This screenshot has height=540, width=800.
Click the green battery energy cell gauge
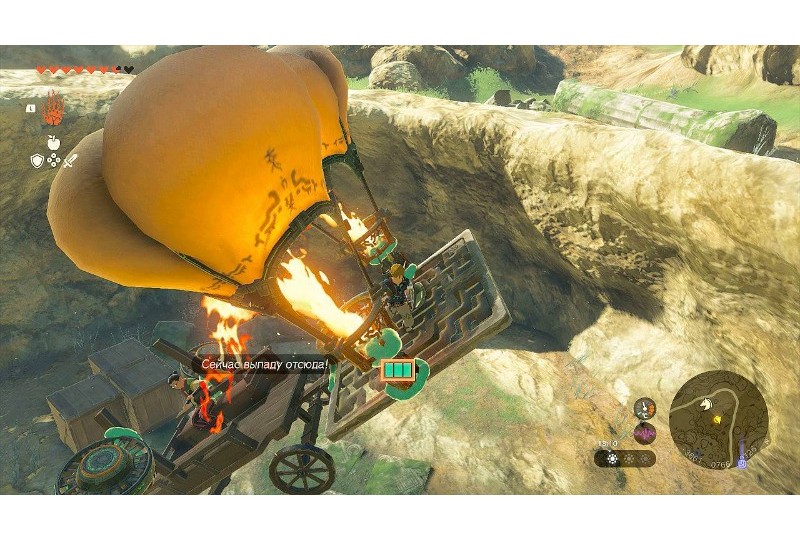pyautogui.click(x=395, y=370)
